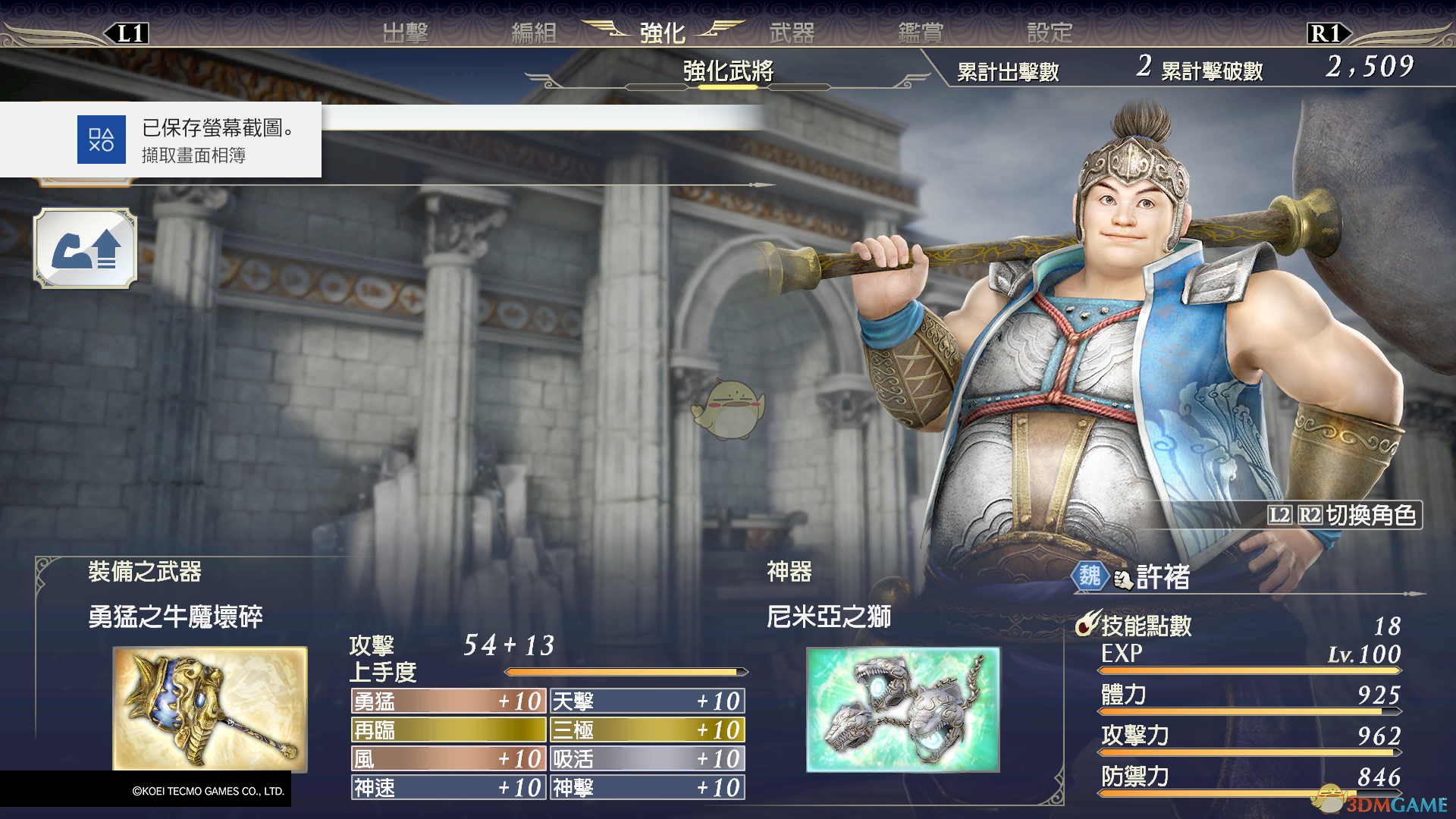This screenshot has width=1456, height=819.
Task: Click the flexing arm upgrade icon
Action: [x=85, y=249]
